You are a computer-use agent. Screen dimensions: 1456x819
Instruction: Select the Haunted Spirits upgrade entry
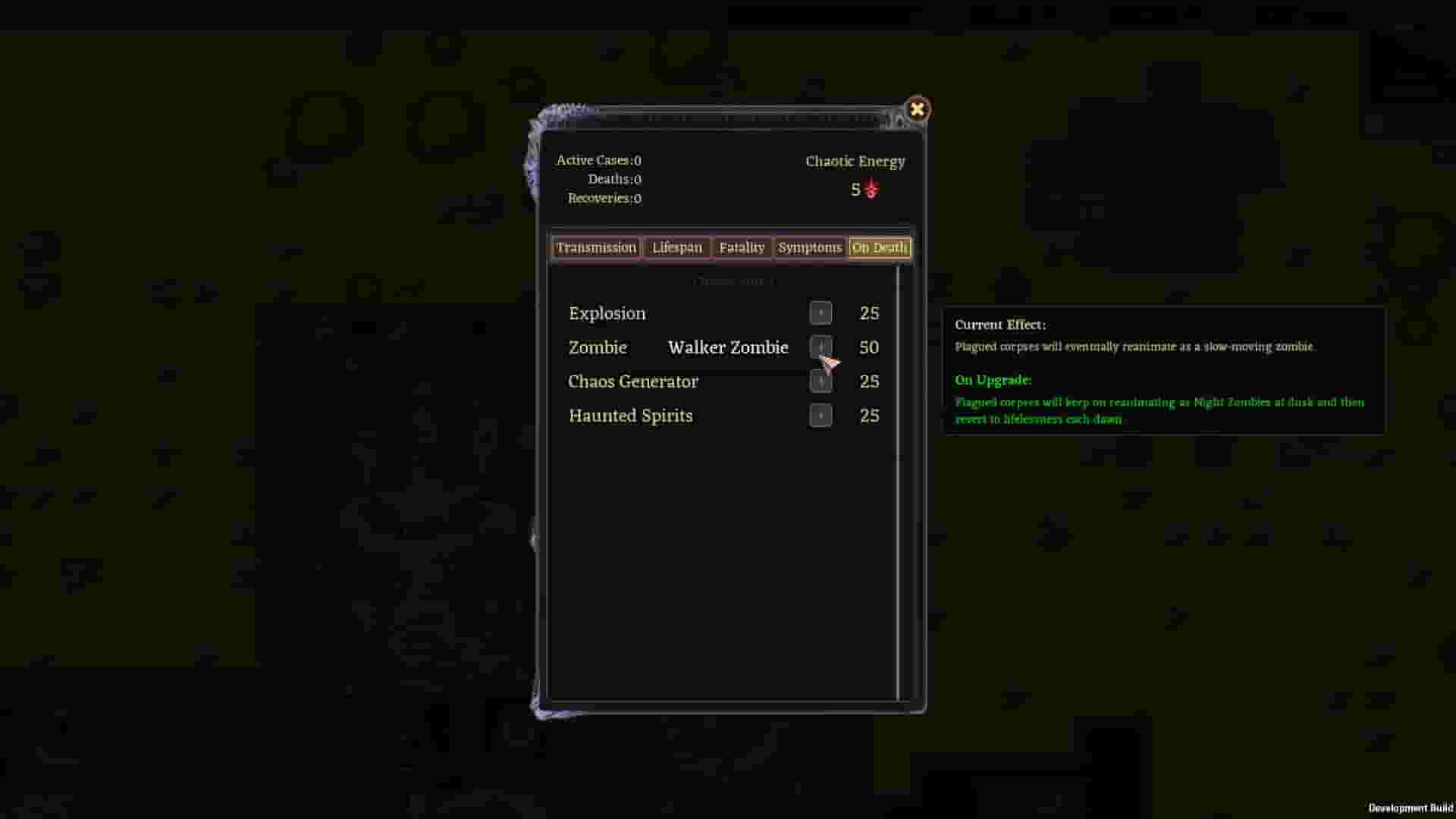(630, 416)
